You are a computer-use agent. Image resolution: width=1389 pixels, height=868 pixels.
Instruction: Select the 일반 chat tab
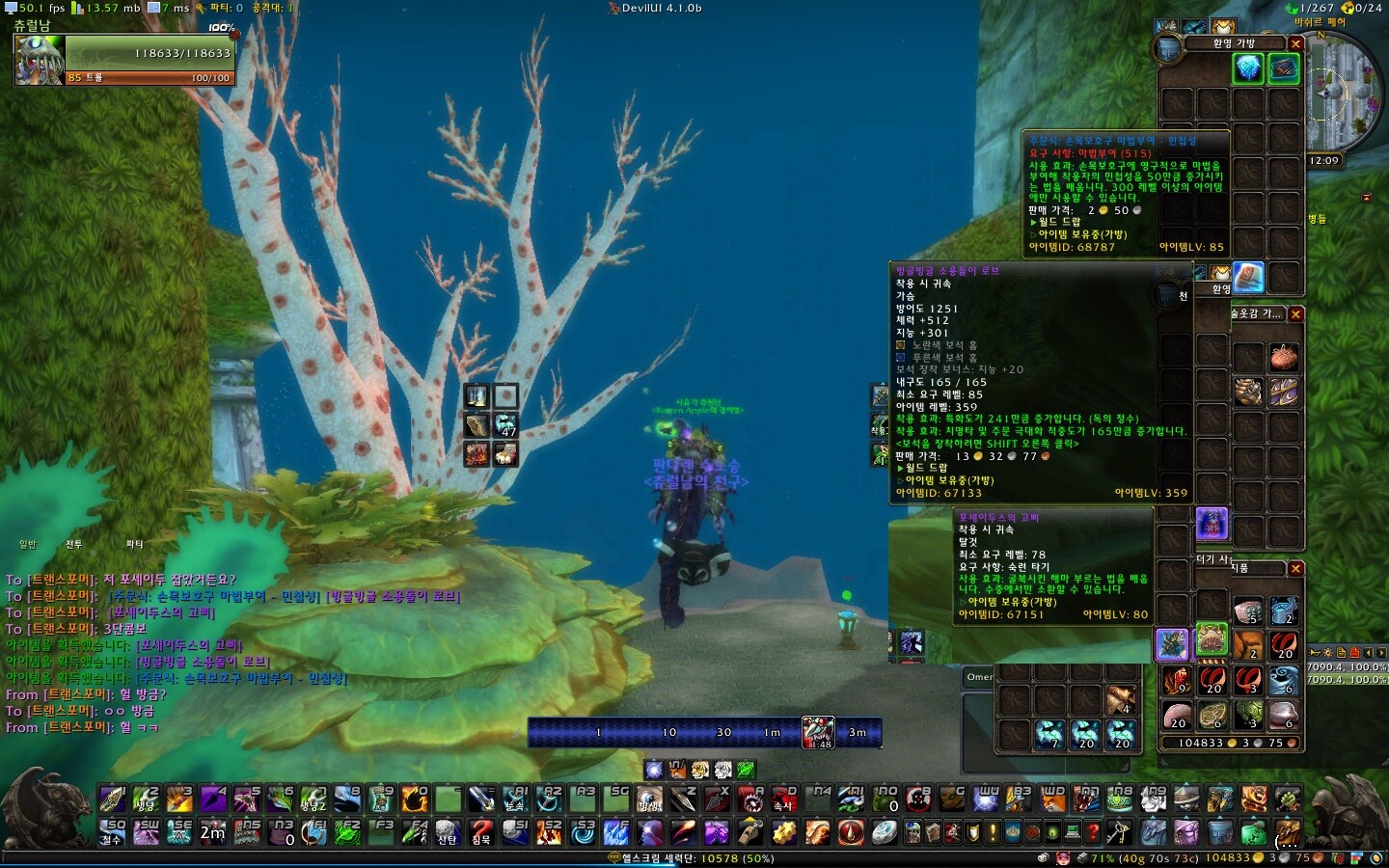tap(28, 545)
